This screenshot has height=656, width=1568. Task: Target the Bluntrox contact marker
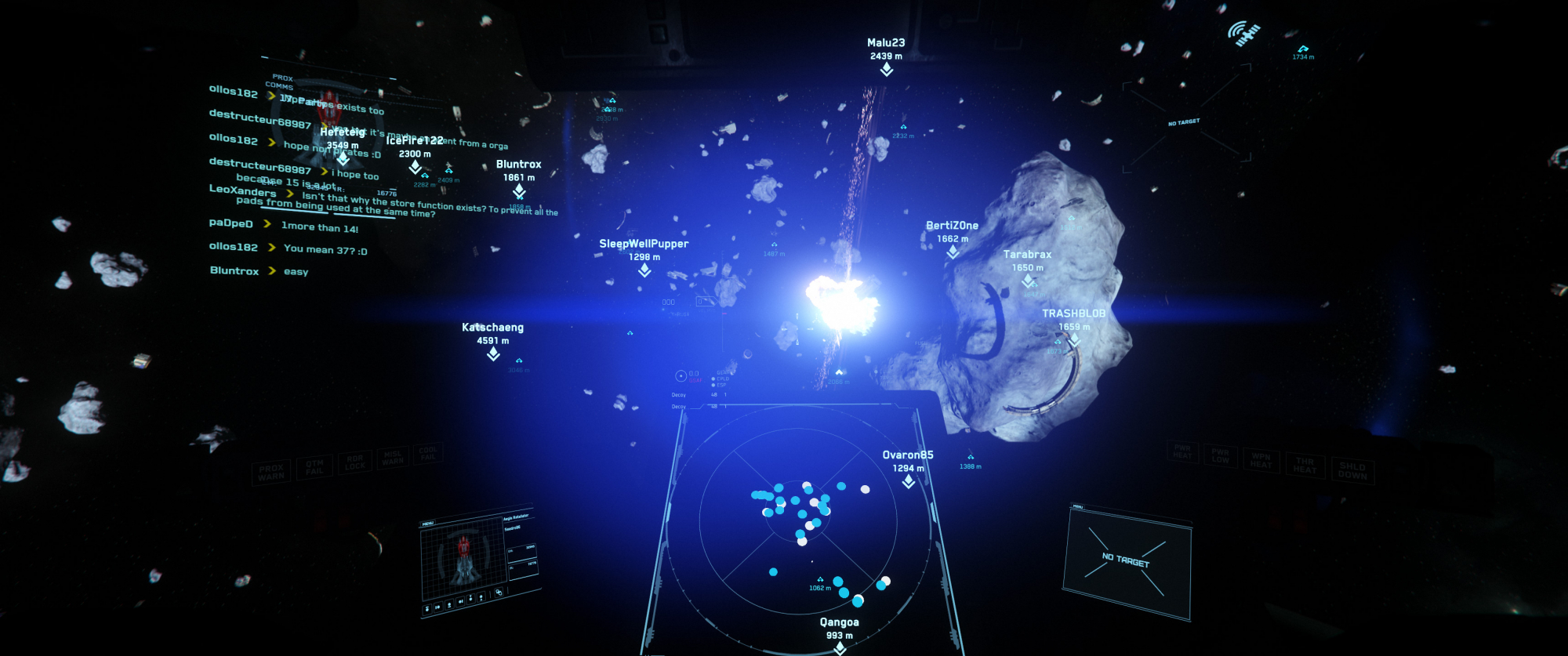tap(519, 191)
